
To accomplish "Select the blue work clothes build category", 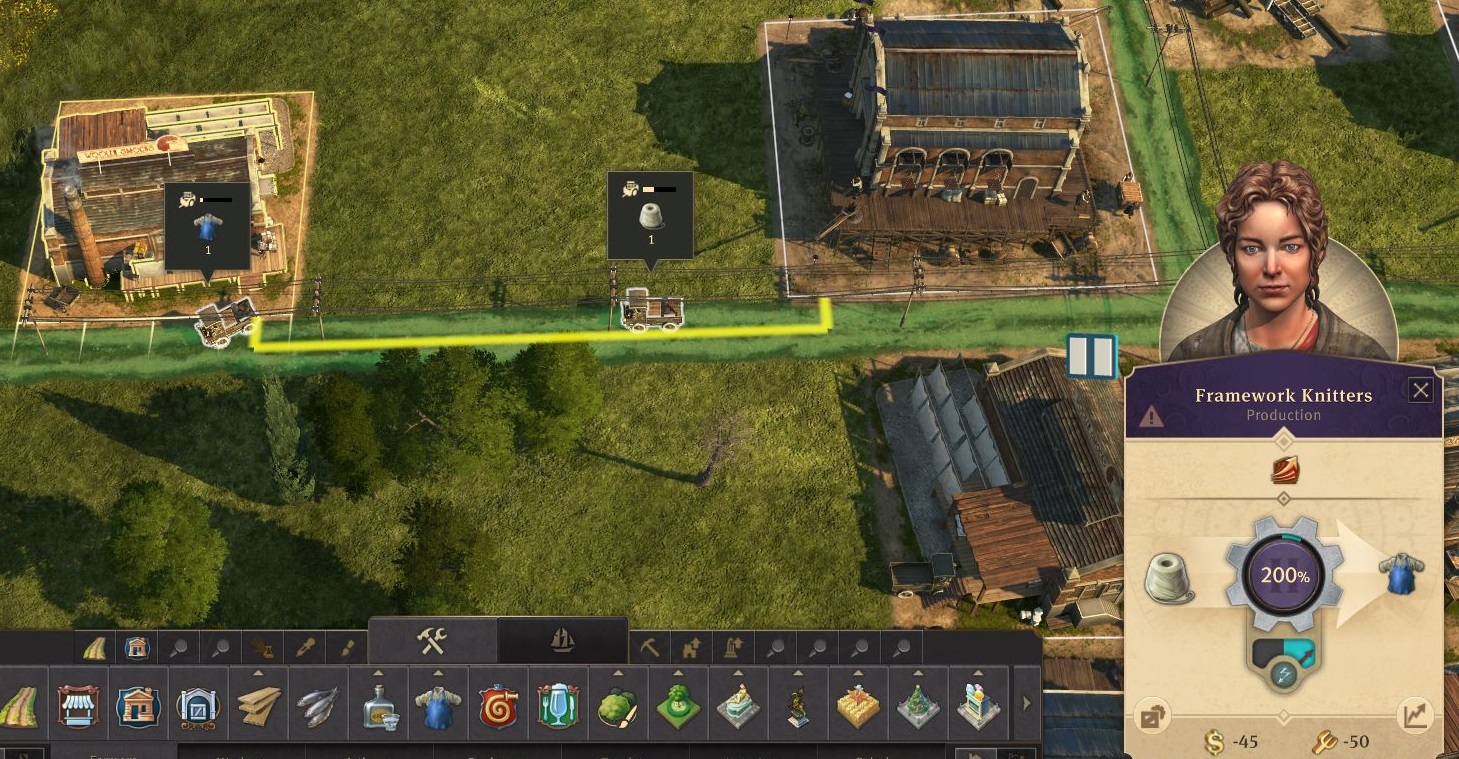I will coord(438,707).
